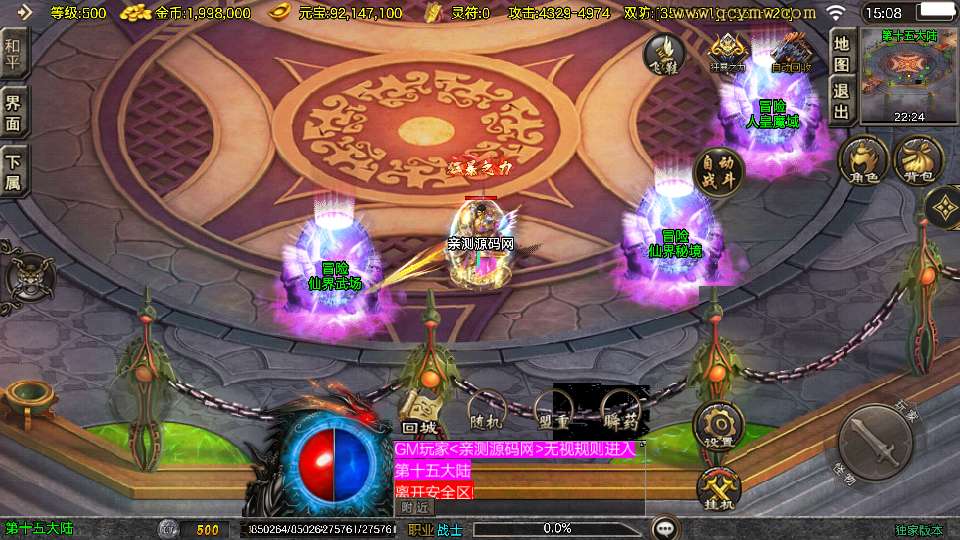
Task: Tap the skull emblem icon
Action: 24,272
